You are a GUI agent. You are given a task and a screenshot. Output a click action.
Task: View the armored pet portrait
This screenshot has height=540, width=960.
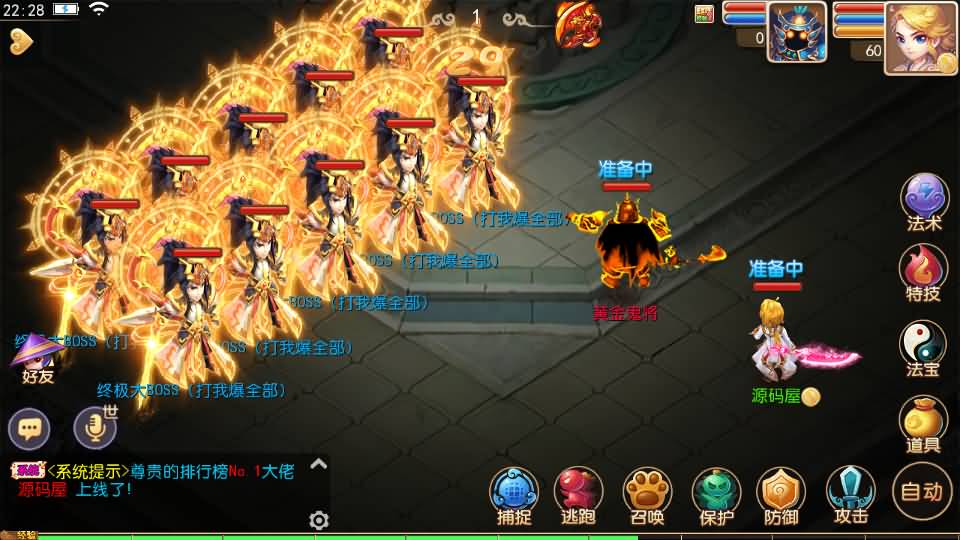[x=797, y=32]
